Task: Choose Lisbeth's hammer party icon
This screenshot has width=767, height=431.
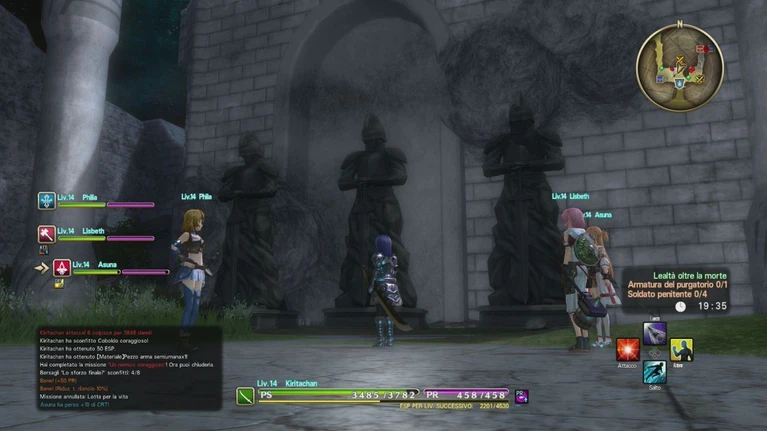Action: (x=46, y=234)
